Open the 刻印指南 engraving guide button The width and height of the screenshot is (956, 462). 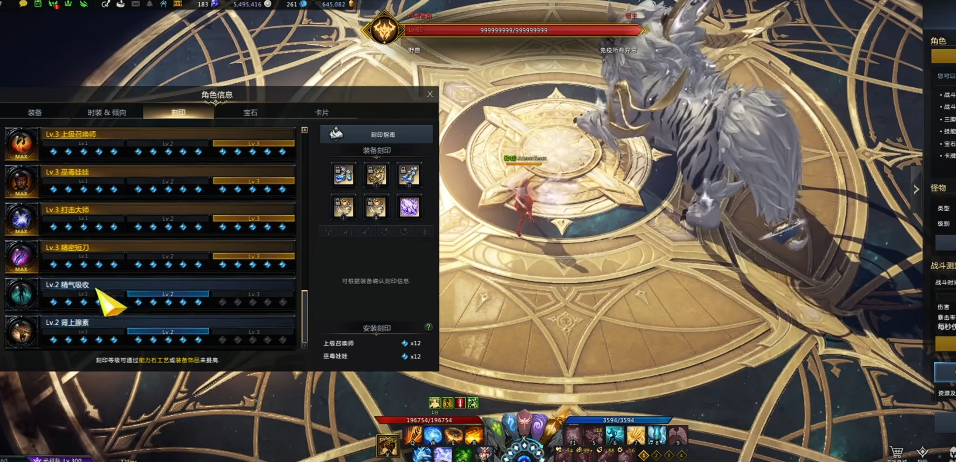tap(376, 134)
